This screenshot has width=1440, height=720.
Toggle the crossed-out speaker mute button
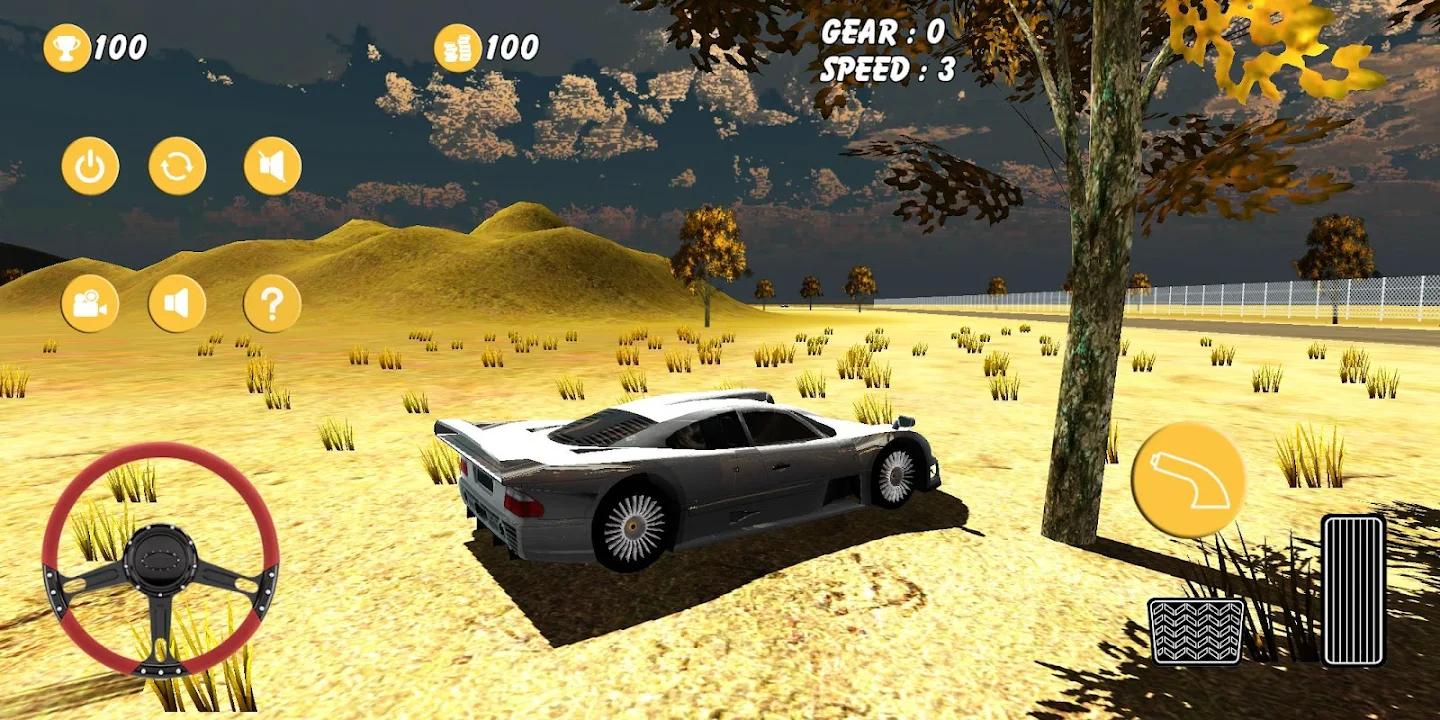point(272,166)
